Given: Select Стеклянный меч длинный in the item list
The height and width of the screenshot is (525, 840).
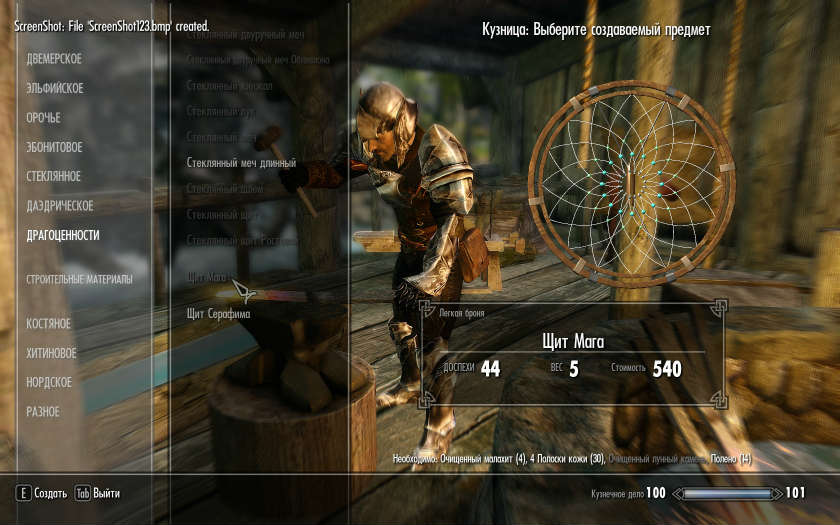Looking at the screenshot, I should [x=241, y=162].
